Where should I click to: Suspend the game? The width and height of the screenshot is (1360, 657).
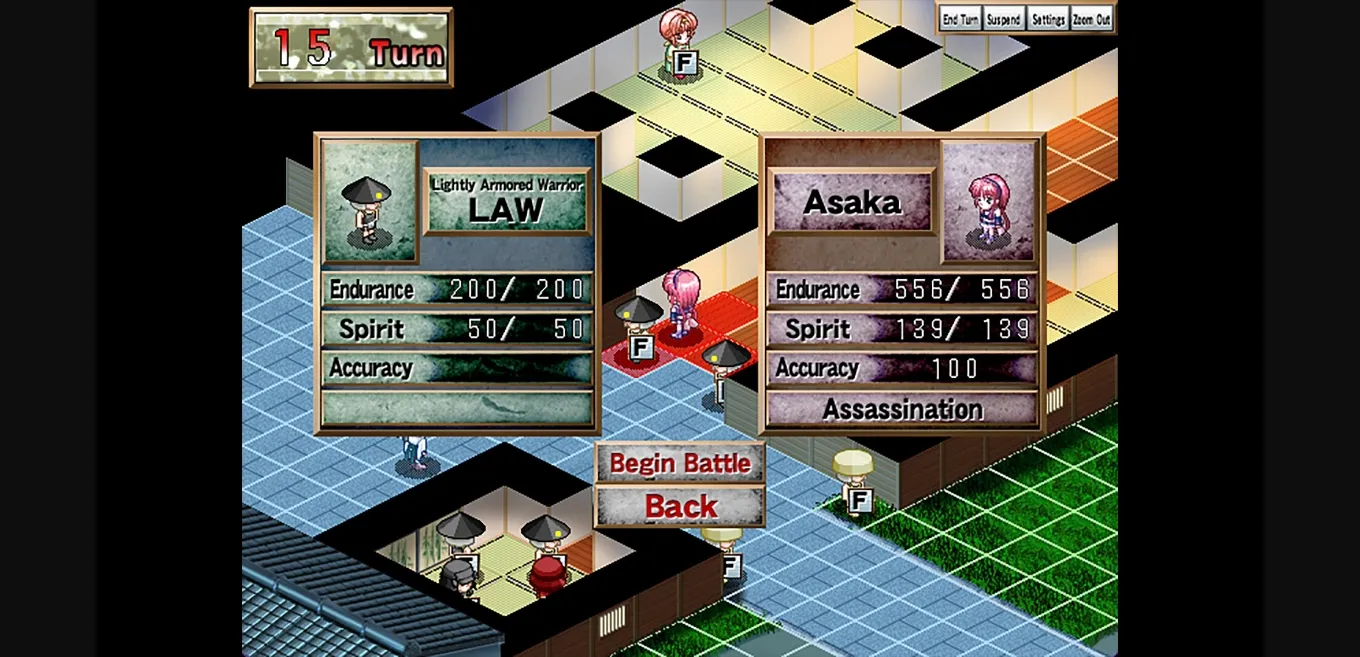pyautogui.click(x=1004, y=19)
